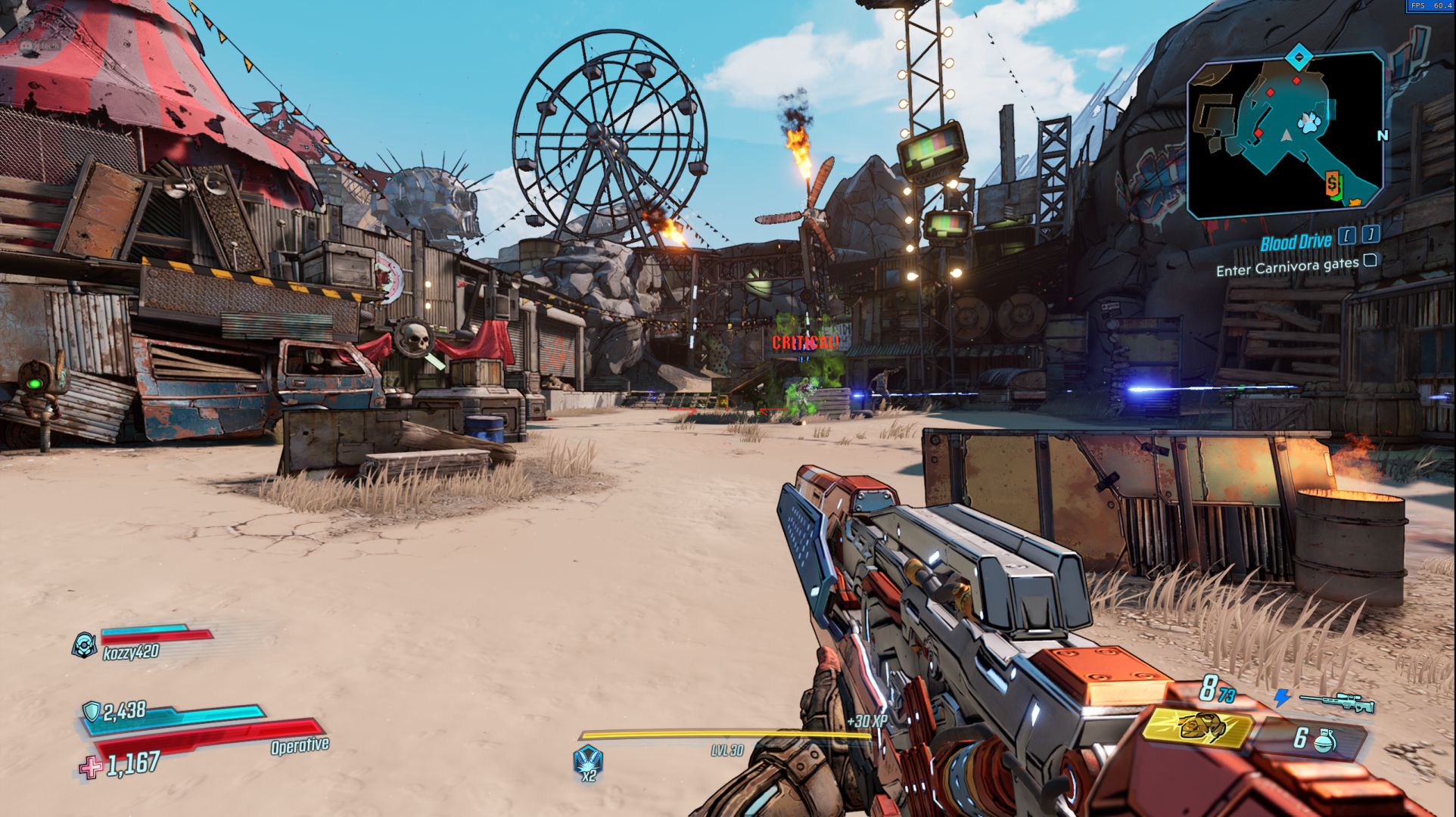The width and height of the screenshot is (1456, 817).
Task: Click the health cross icon
Action: (x=91, y=767)
